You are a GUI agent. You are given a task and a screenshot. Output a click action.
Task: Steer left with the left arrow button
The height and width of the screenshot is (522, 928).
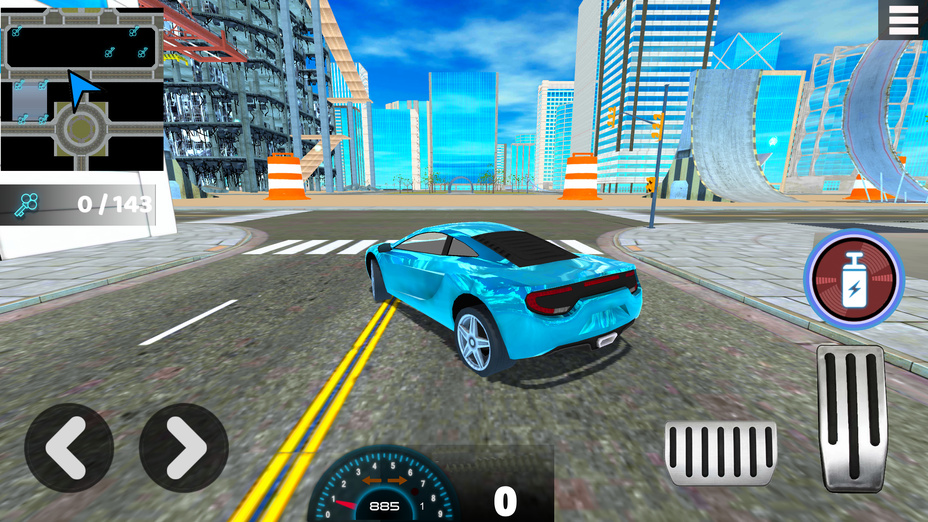(x=69, y=447)
